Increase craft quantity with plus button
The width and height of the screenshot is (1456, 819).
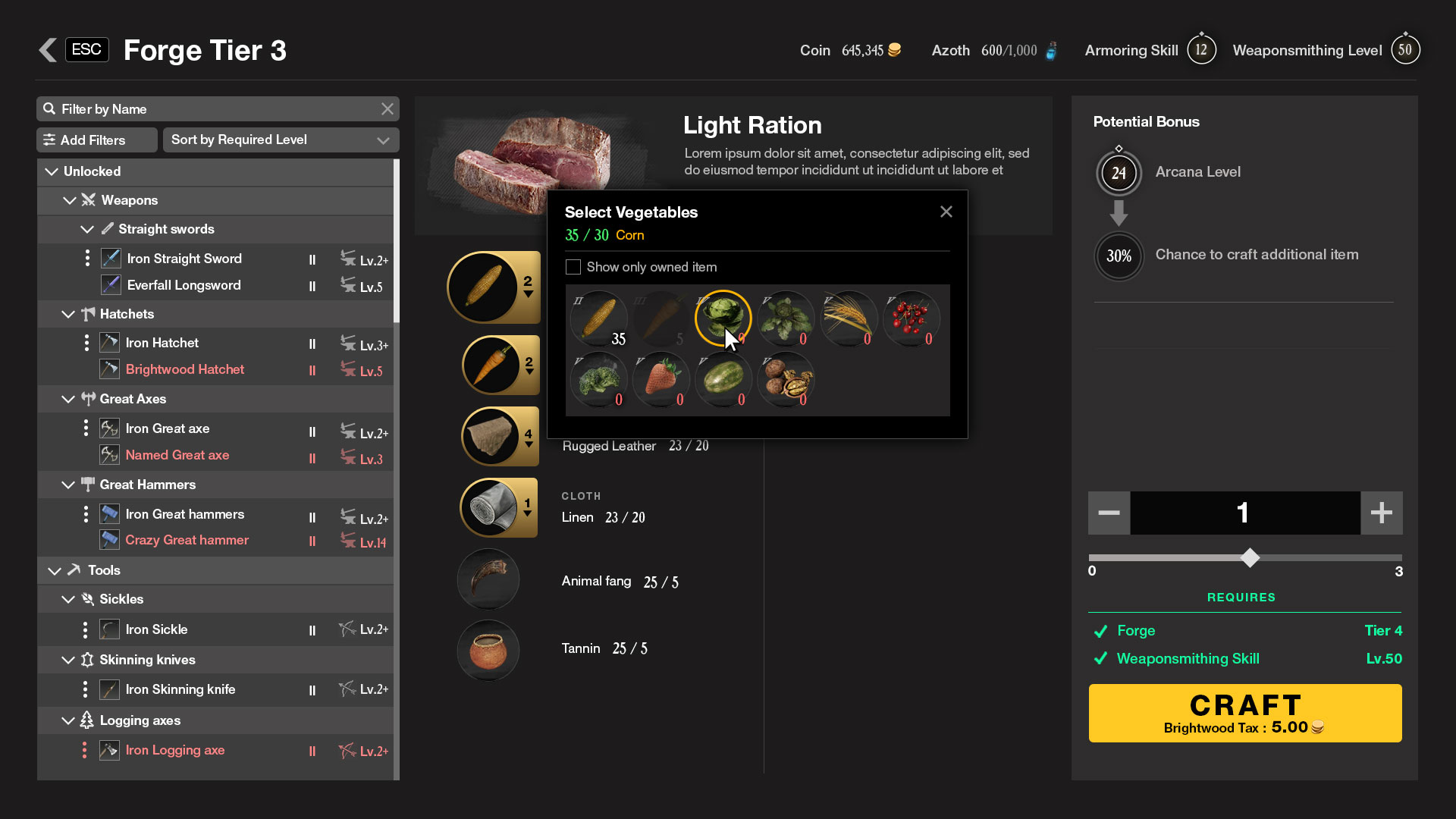[1381, 513]
